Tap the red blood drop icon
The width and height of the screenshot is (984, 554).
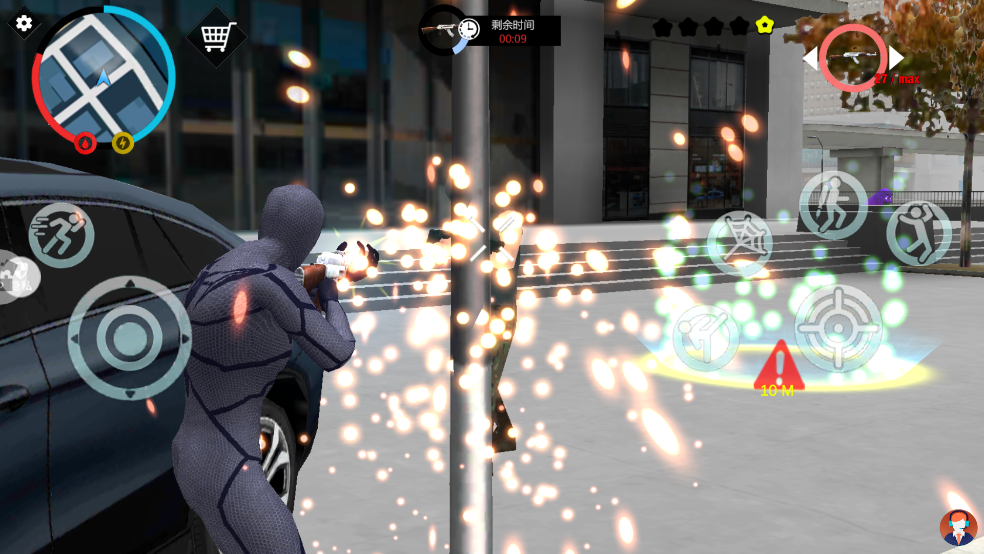86,143
